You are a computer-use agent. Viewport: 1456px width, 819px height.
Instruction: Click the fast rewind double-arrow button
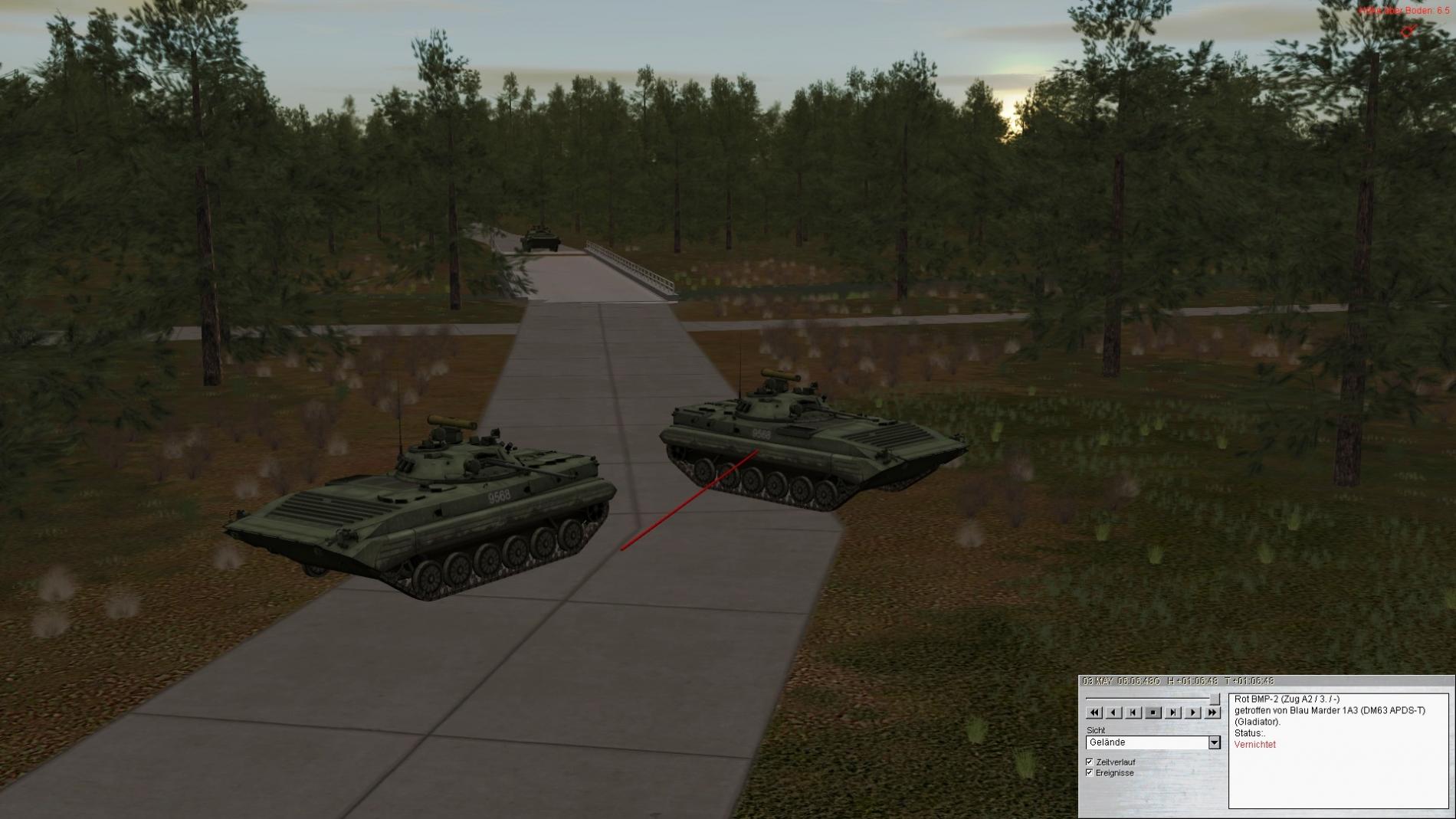1094,713
